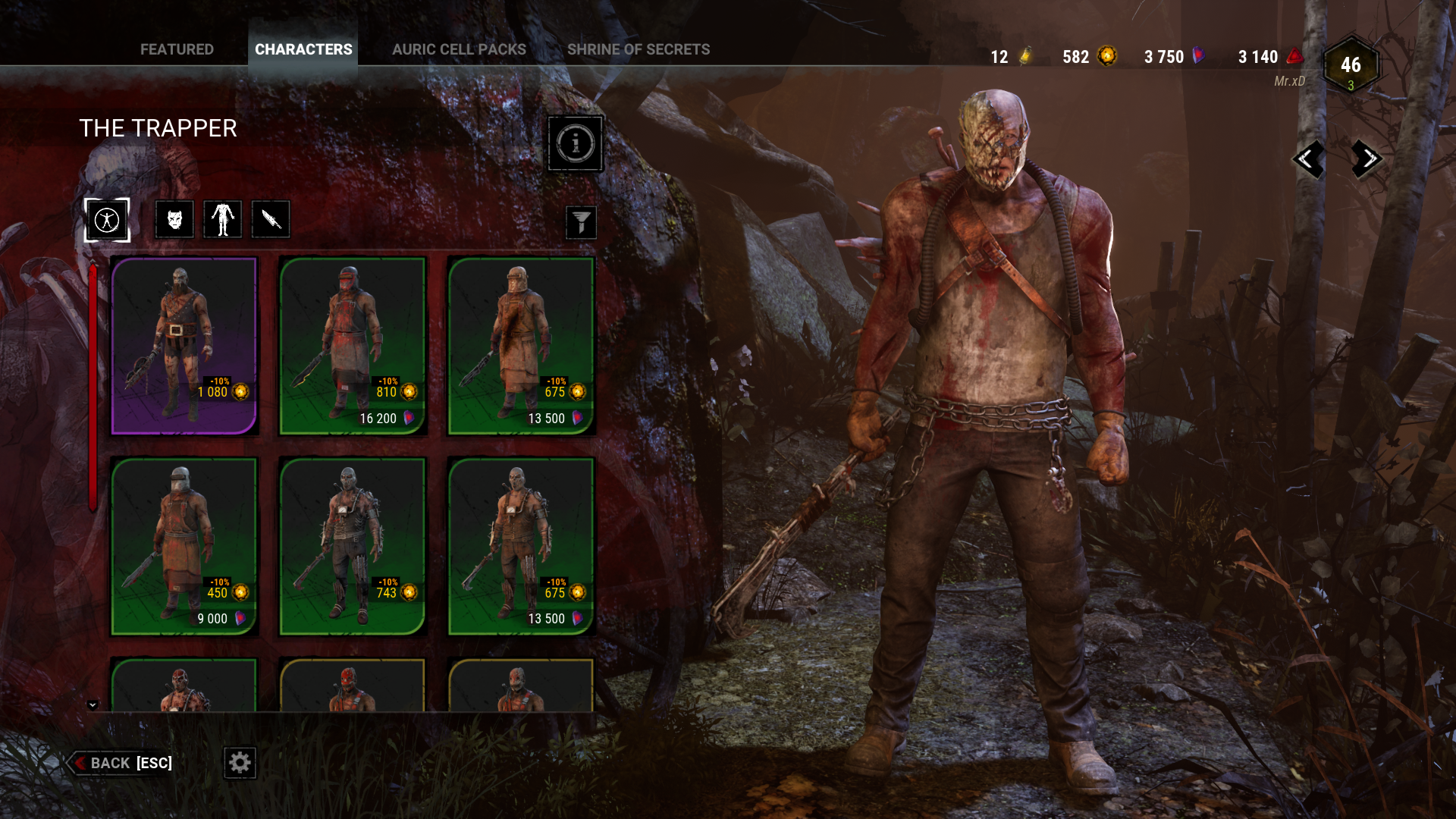Go to the previous killer with left arrow
This screenshot has width=1456, height=819.
pos(1308,159)
